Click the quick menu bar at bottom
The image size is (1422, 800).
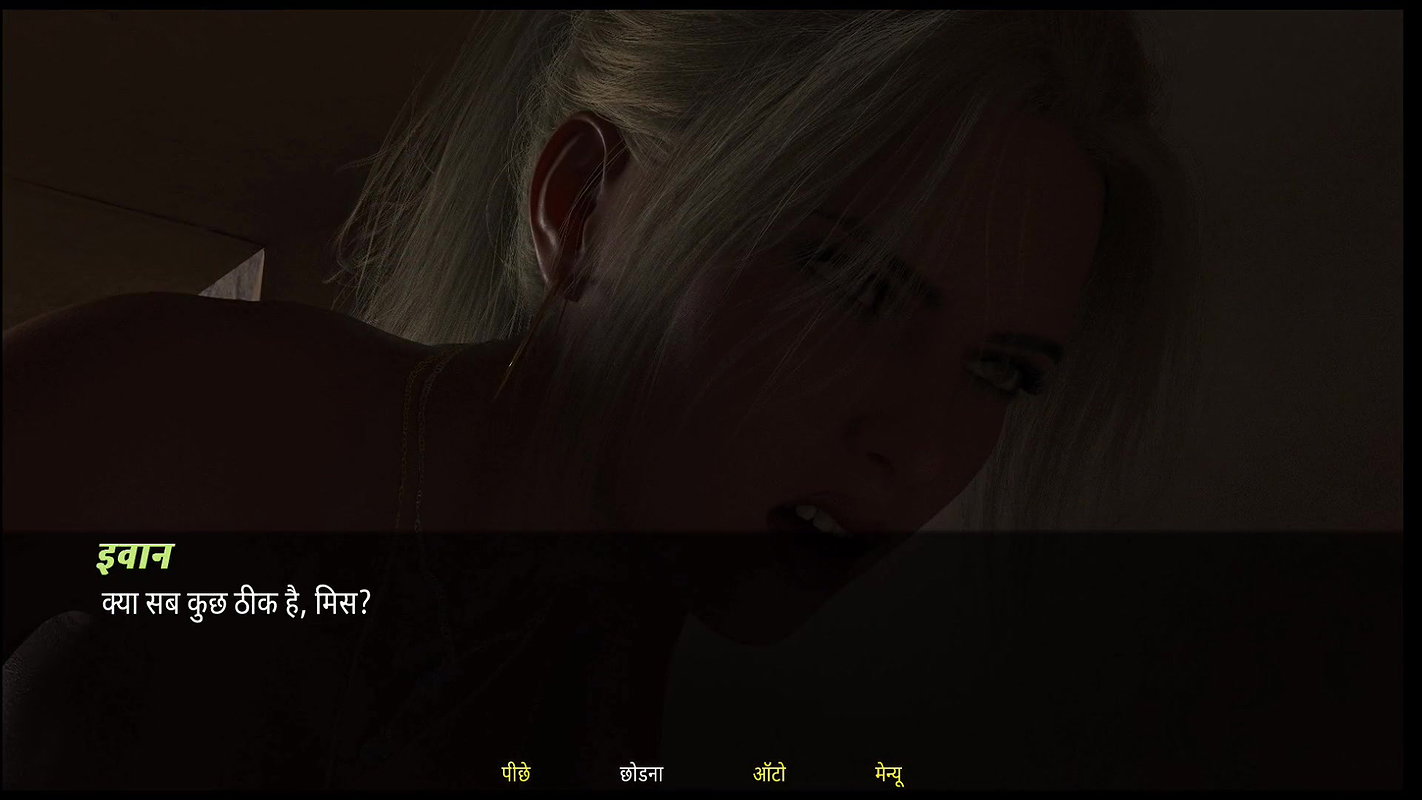(x=700, y=772)
